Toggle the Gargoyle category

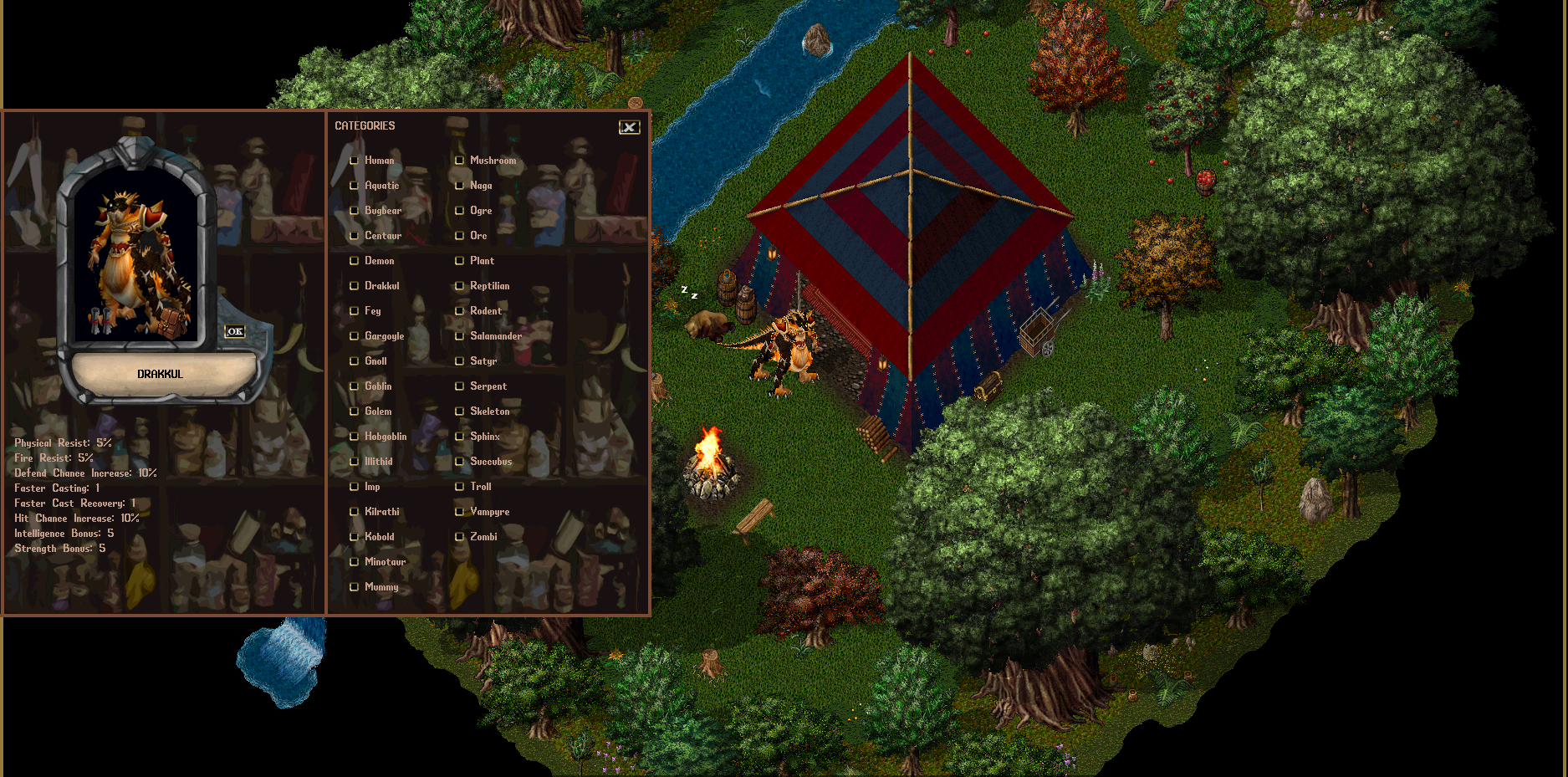[x=355, y=336]
